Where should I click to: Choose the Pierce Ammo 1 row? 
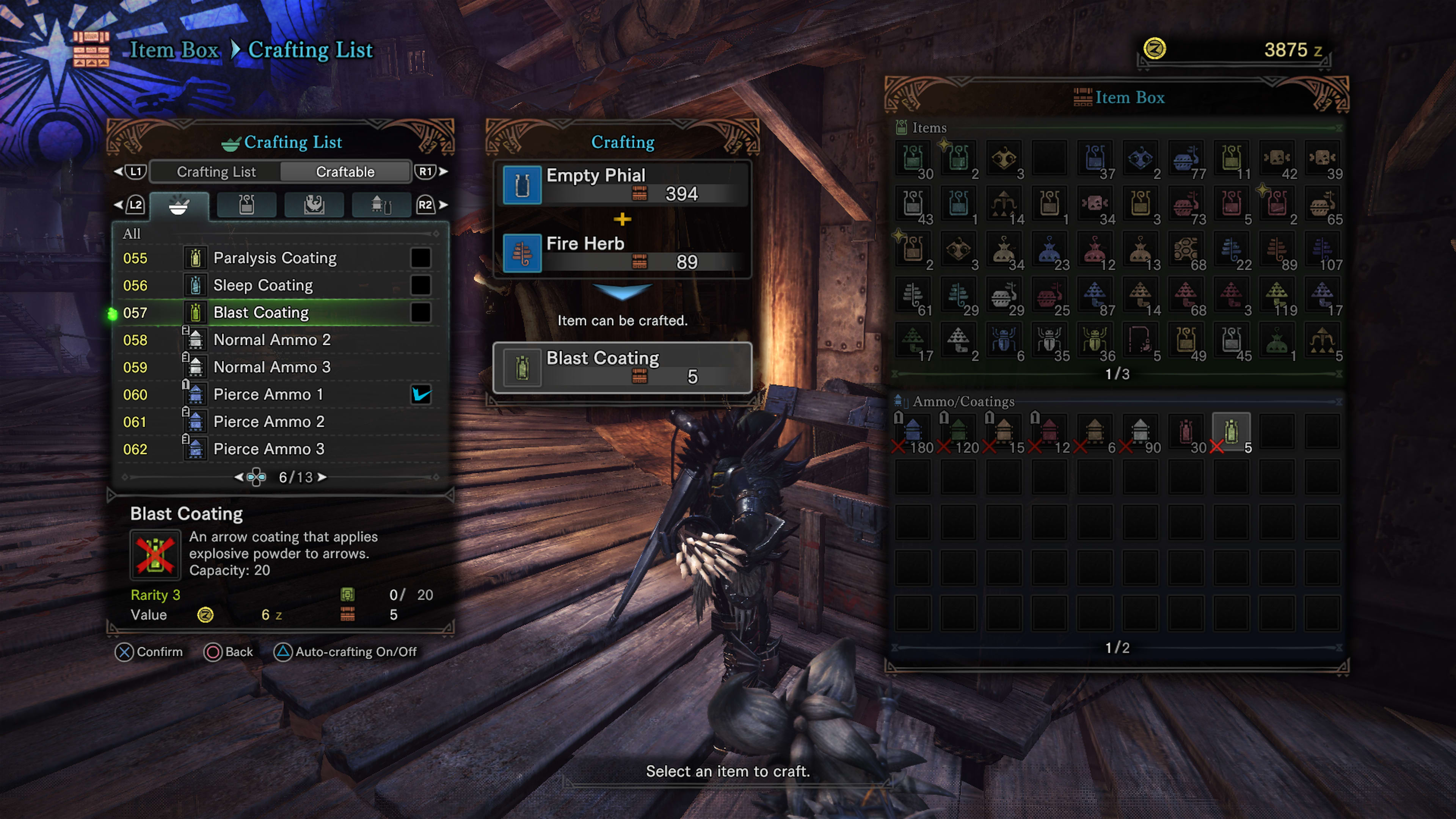click(268, 394)
